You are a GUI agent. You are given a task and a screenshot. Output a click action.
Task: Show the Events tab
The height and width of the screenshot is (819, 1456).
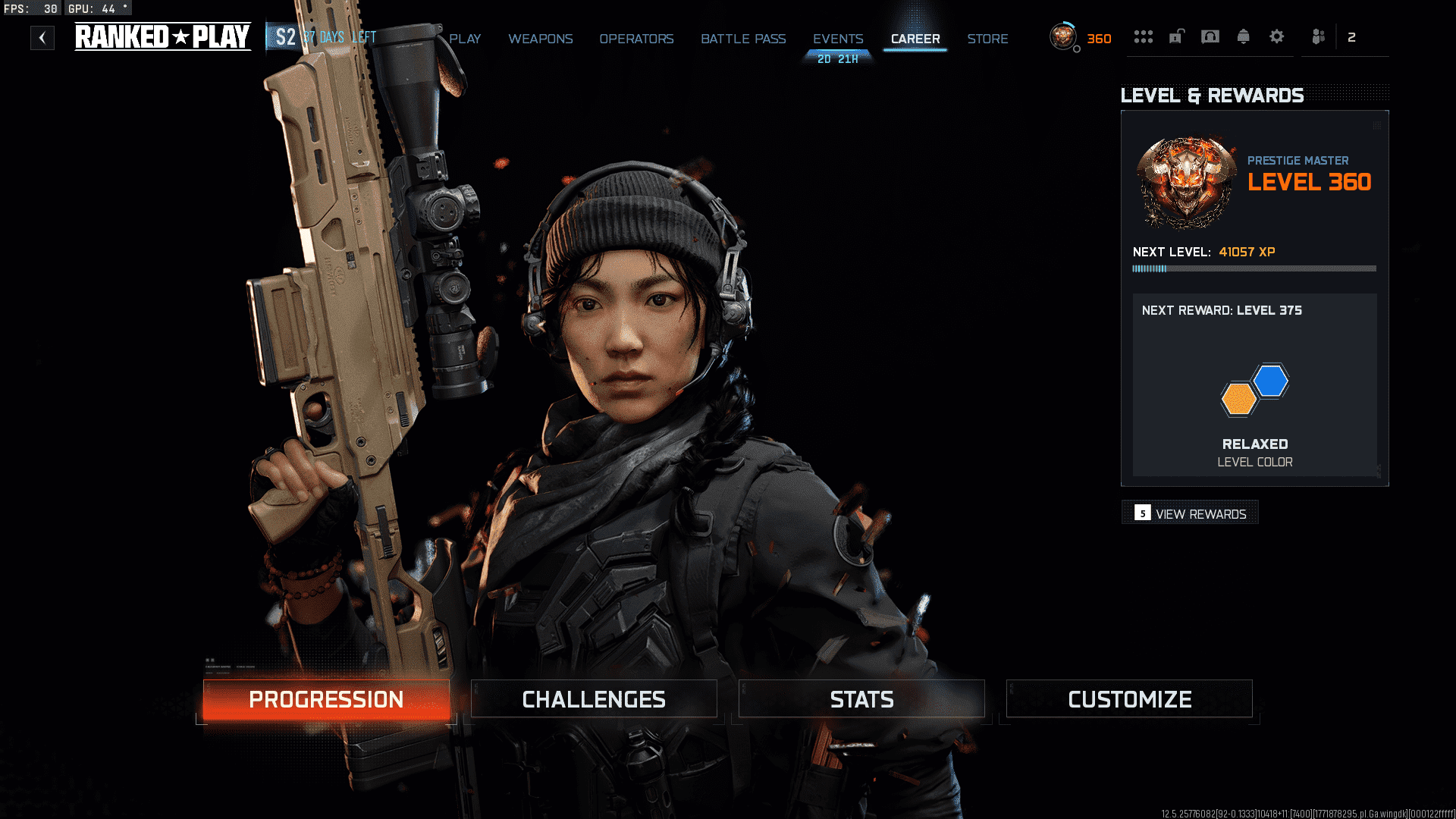[x=838, y=39]
